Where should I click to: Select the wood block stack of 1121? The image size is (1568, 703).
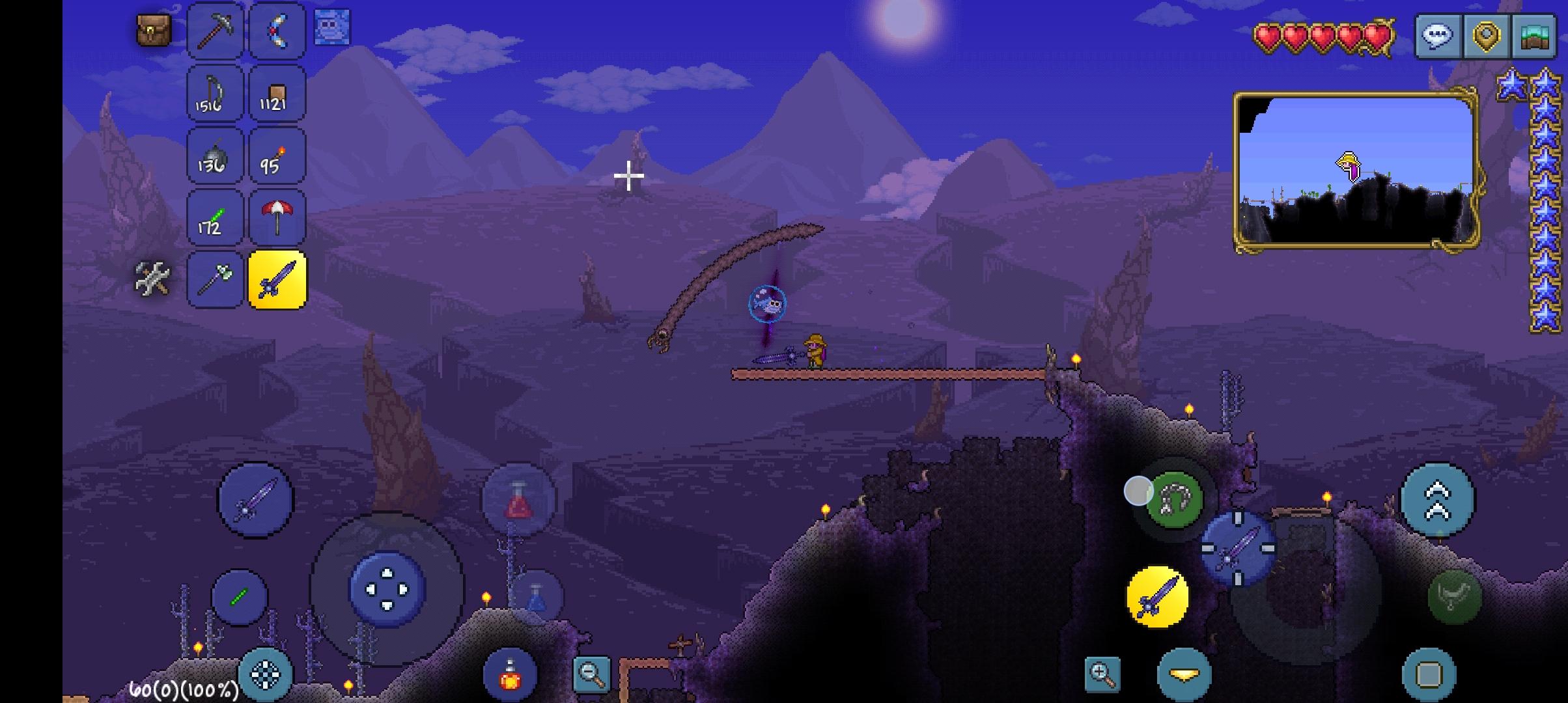[277, 94]
